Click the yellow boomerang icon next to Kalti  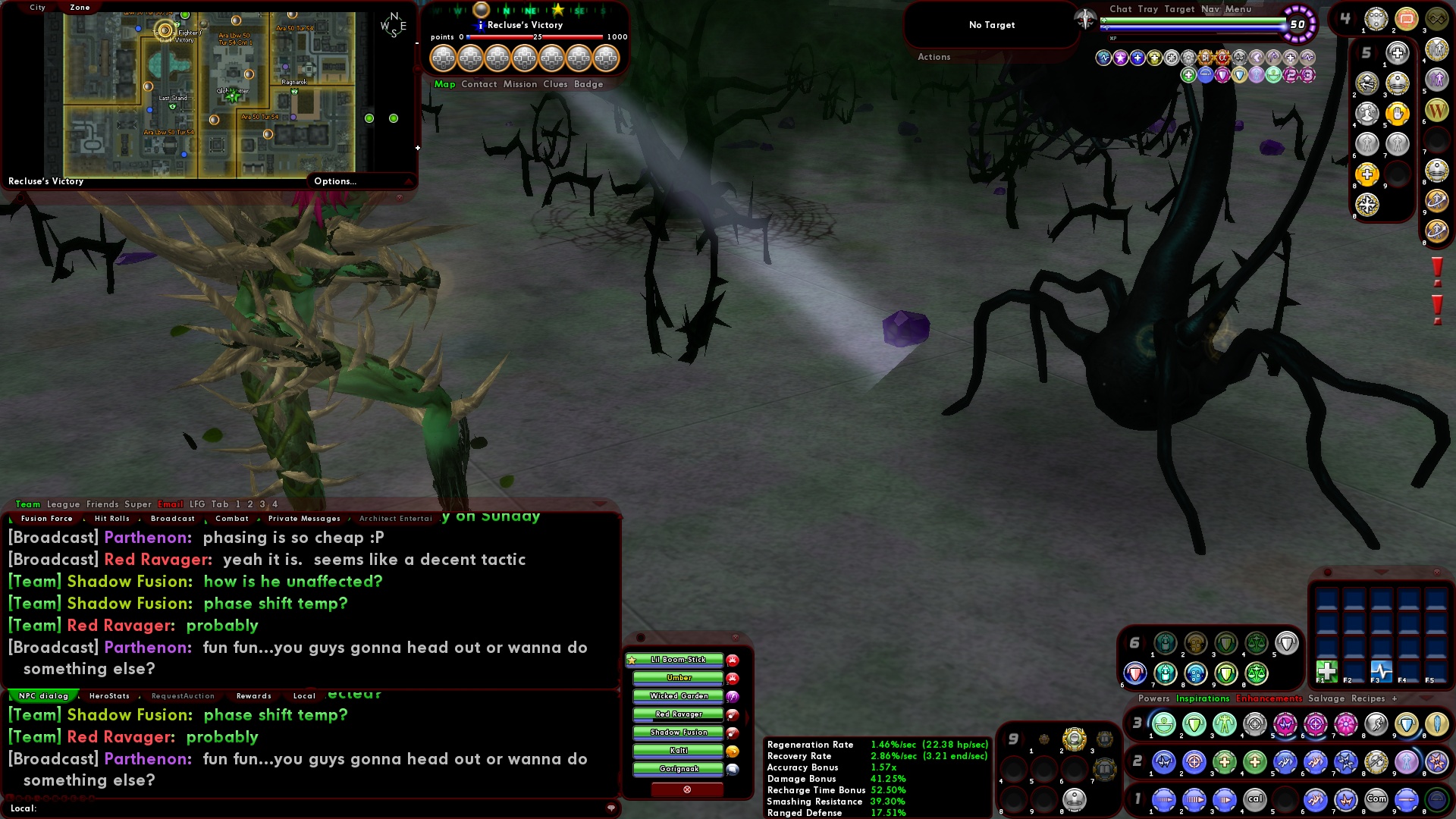(x=733, y=752)
